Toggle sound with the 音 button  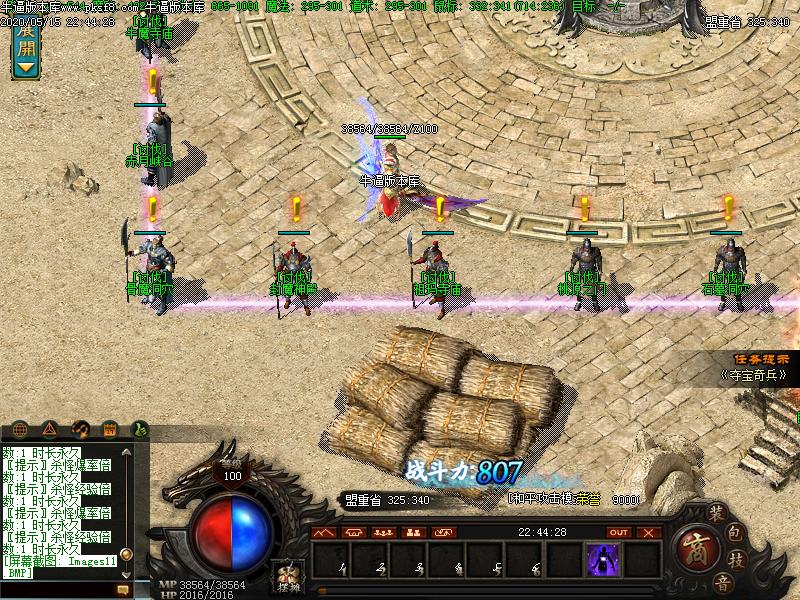click(x=722, y=581)
